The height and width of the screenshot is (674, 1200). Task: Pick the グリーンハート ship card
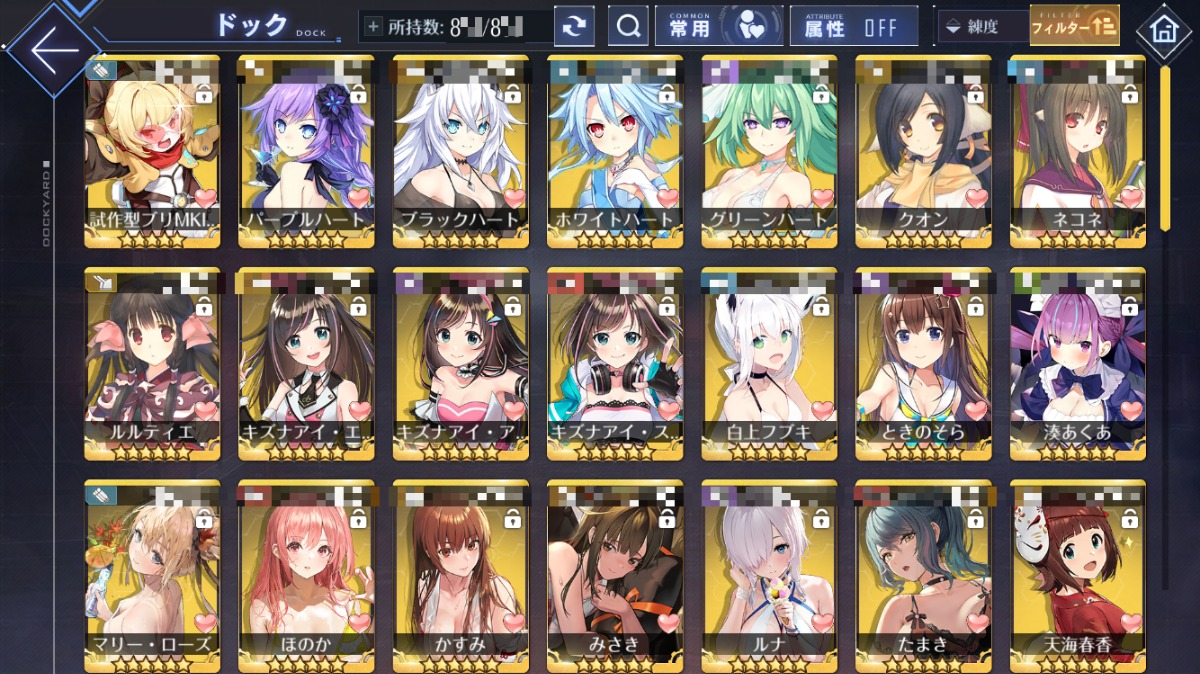[769, 150]
